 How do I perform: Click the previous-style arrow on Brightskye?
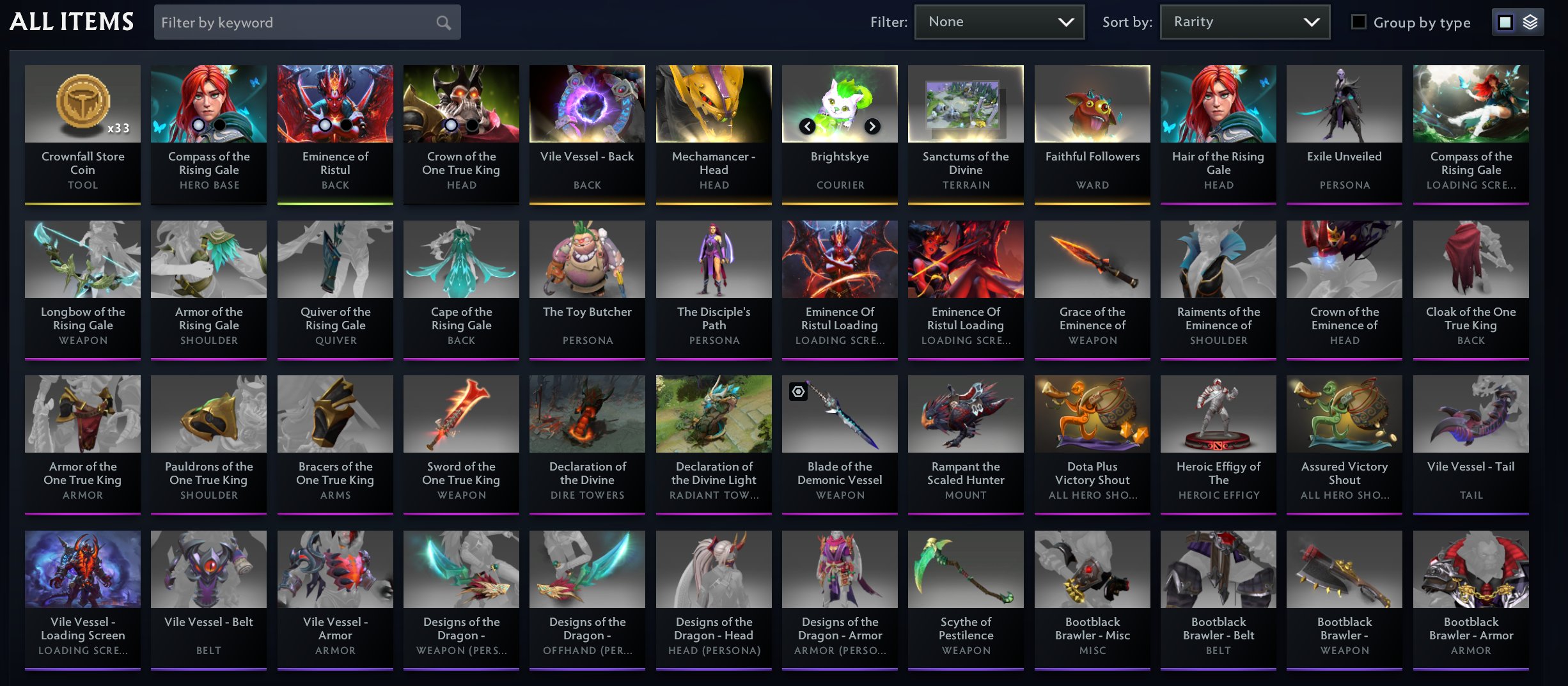(x=807, y=127)
